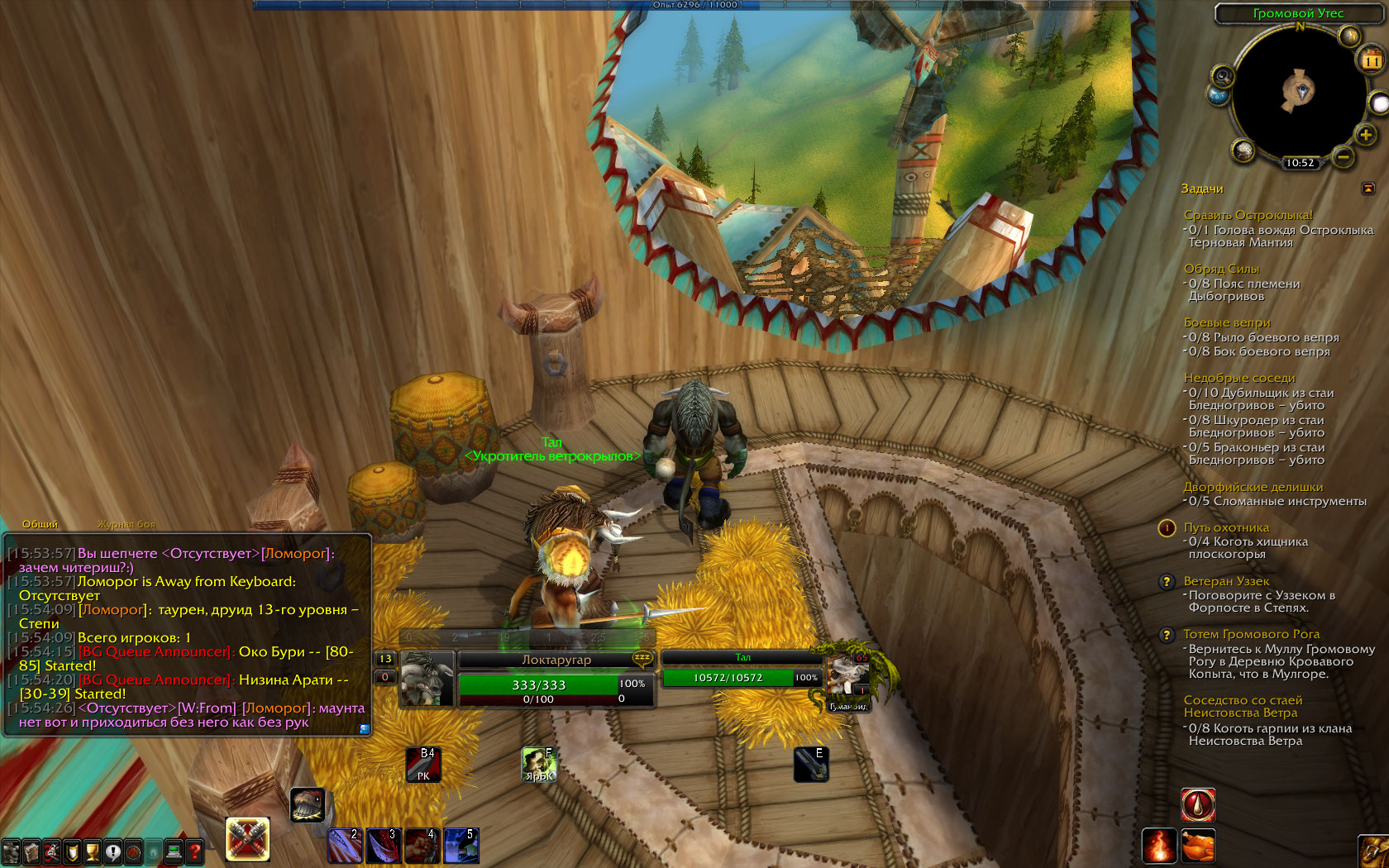The width and height of the screenshot is (1389, 868).
Task: Collapse the Задачи quest tracker
Action: pos(1368,188)
